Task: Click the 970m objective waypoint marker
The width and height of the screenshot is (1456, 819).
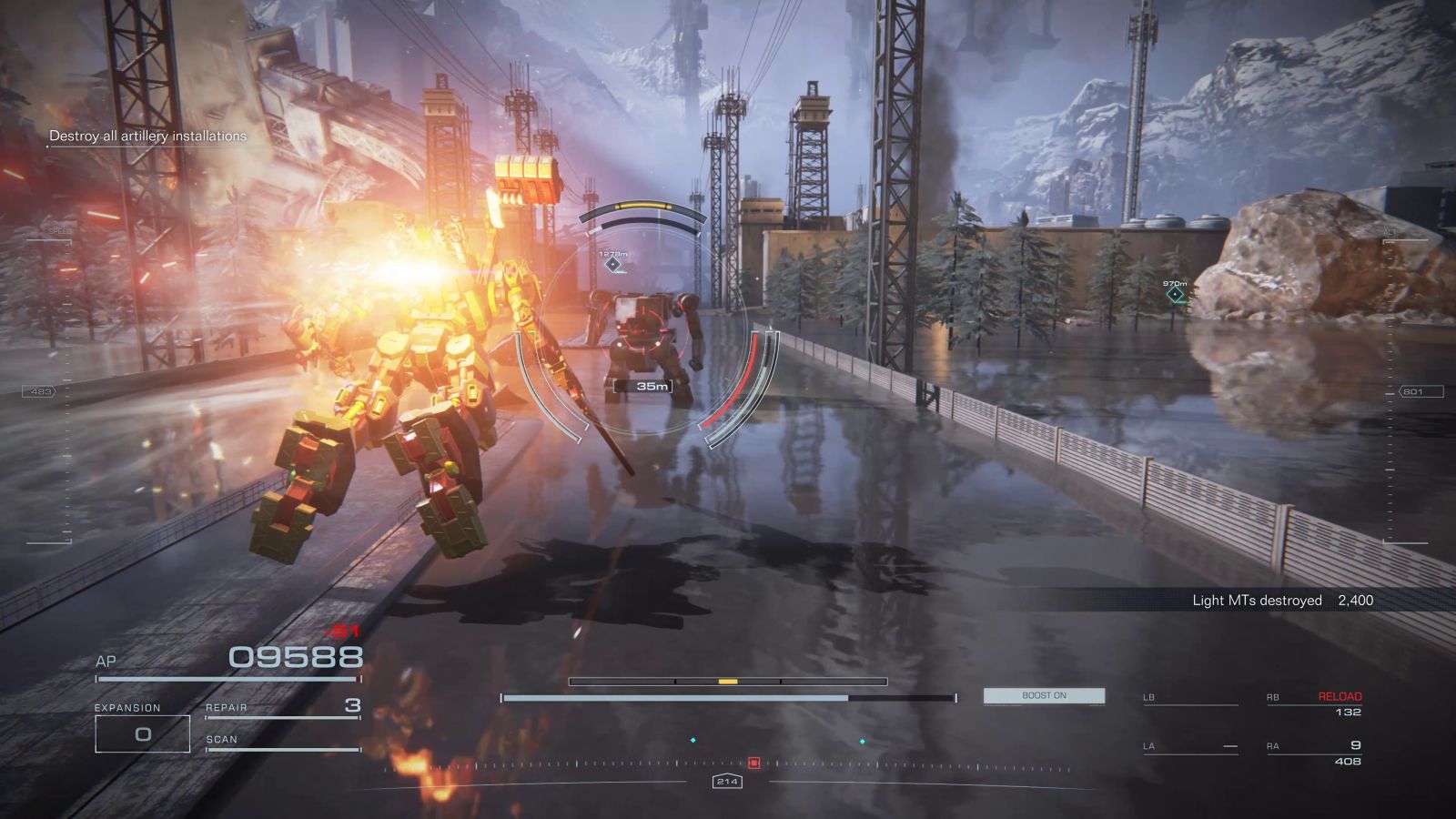Action: (x=1176, y=294)
